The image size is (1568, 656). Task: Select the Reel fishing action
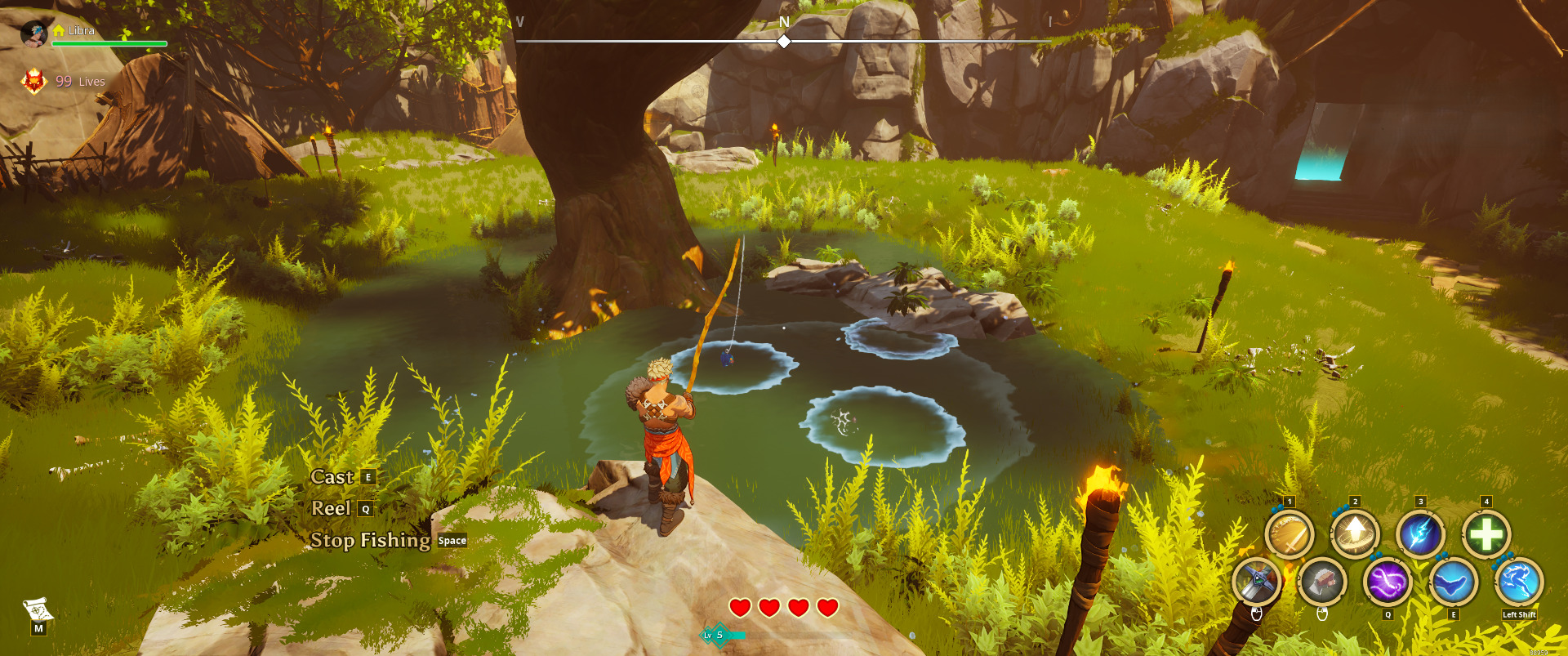[x=332, y=508]
